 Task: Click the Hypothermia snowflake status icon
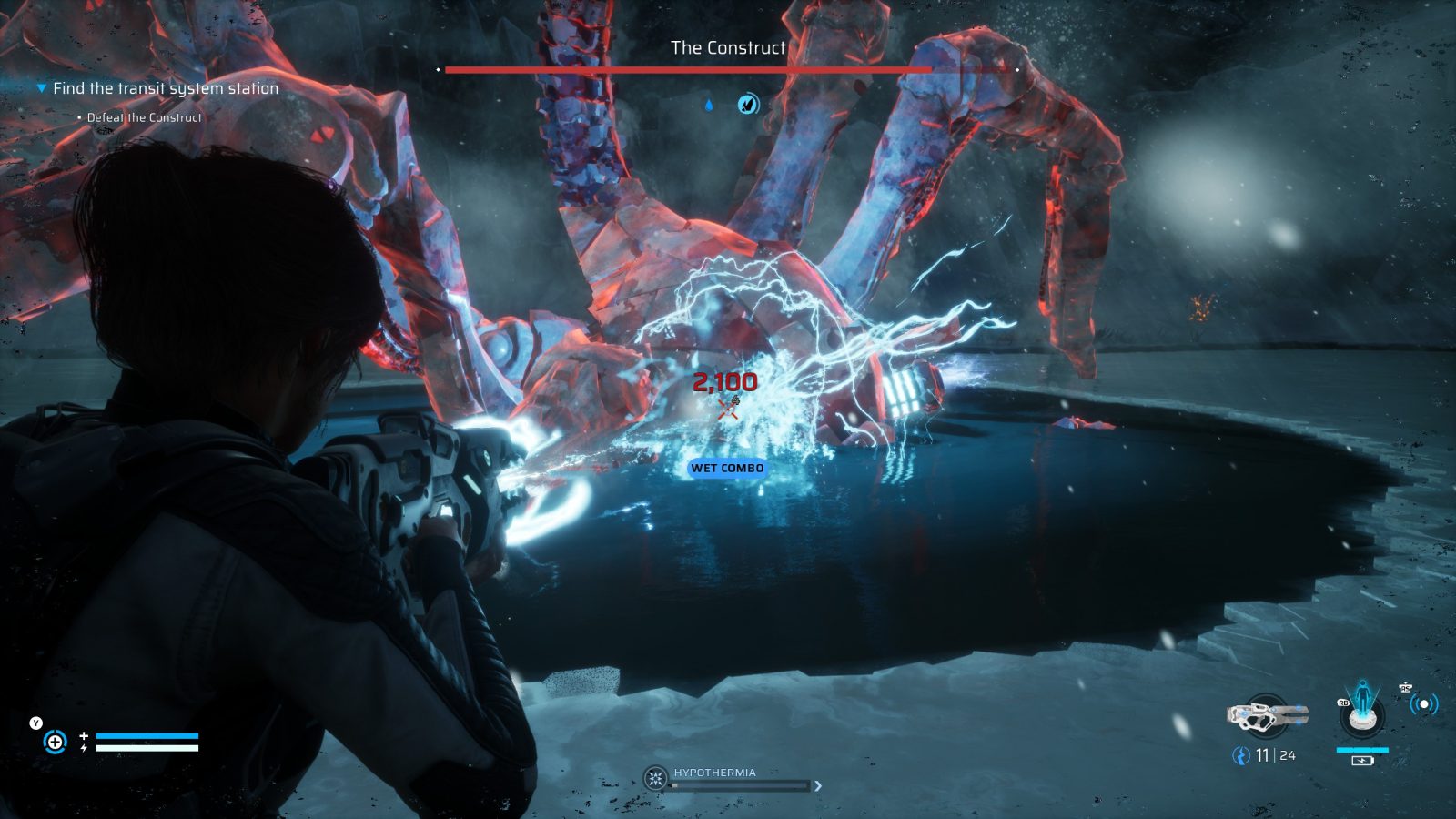[654, 779]
